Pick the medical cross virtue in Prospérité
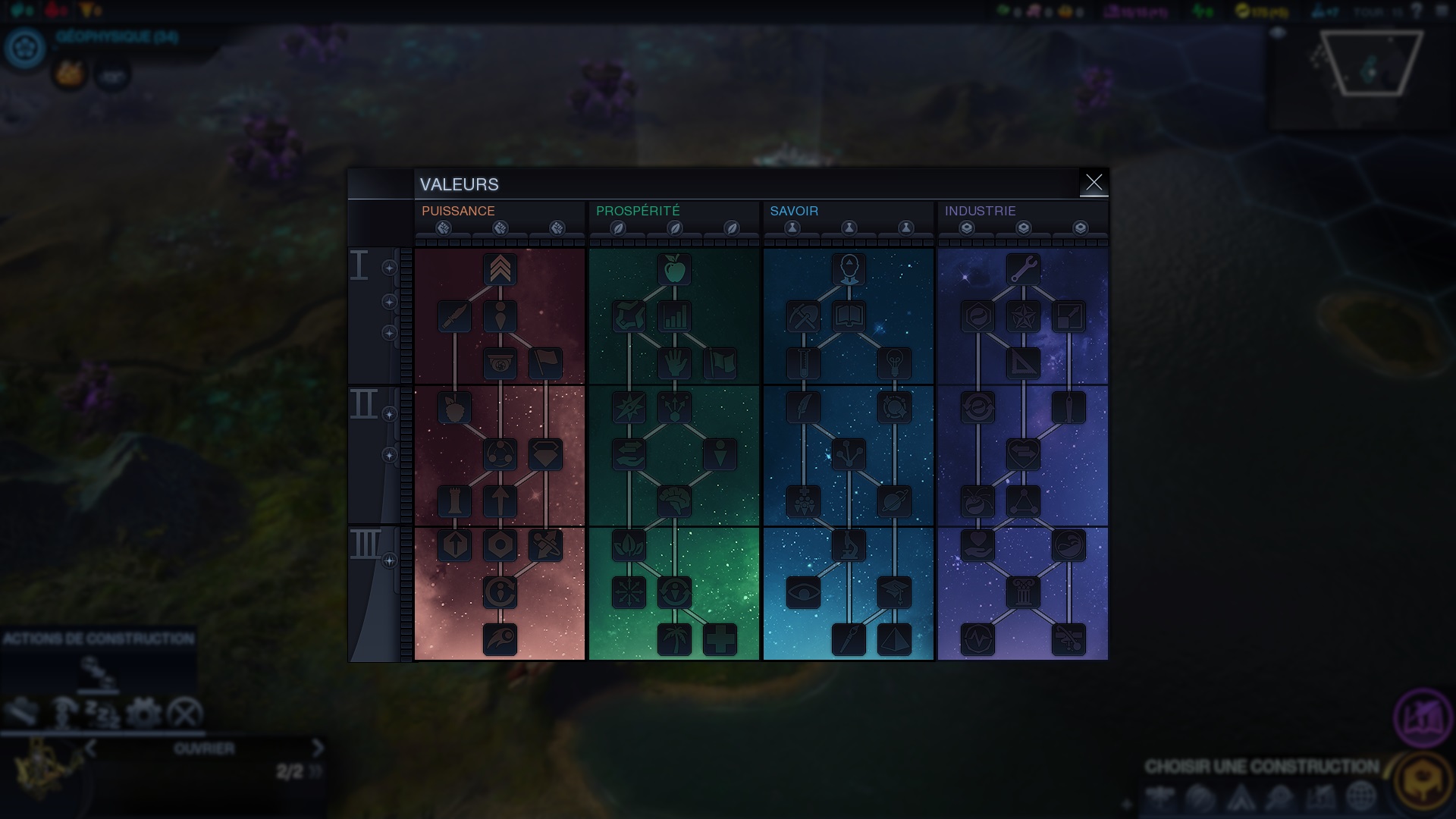1456x819 pixels. (x=720, y=639)
